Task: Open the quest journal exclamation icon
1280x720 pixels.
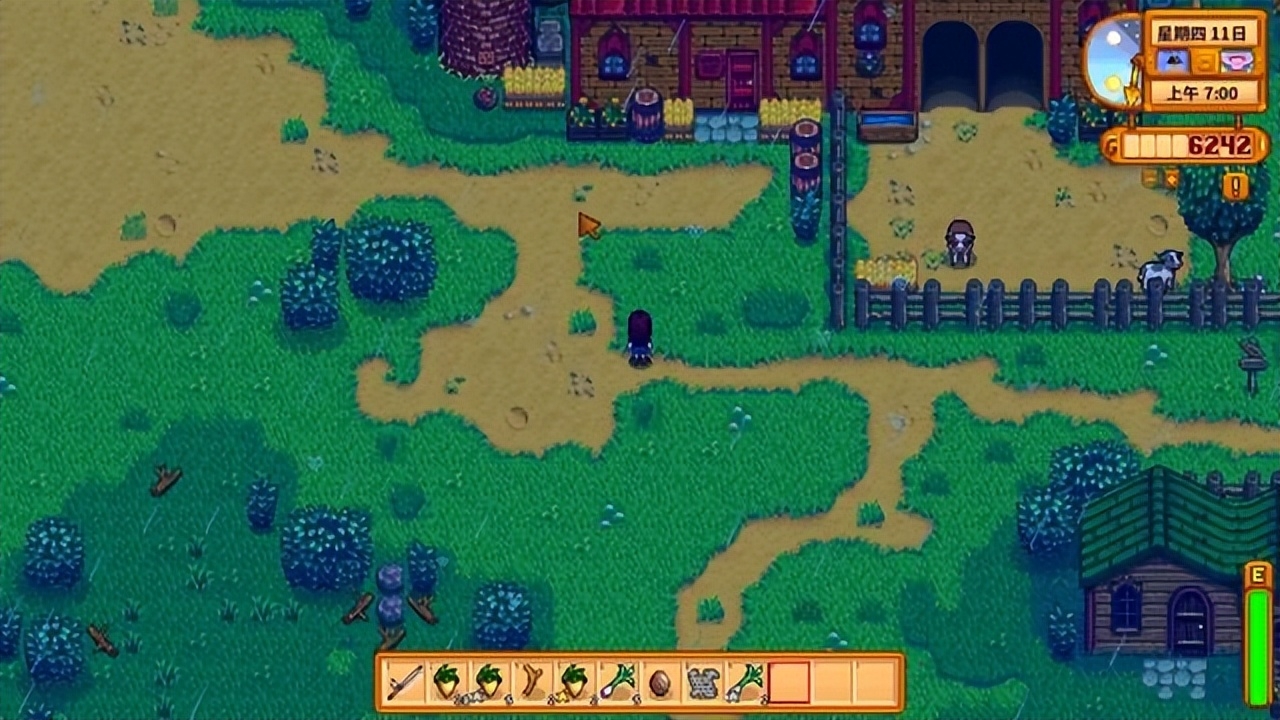Action: 1235,186
